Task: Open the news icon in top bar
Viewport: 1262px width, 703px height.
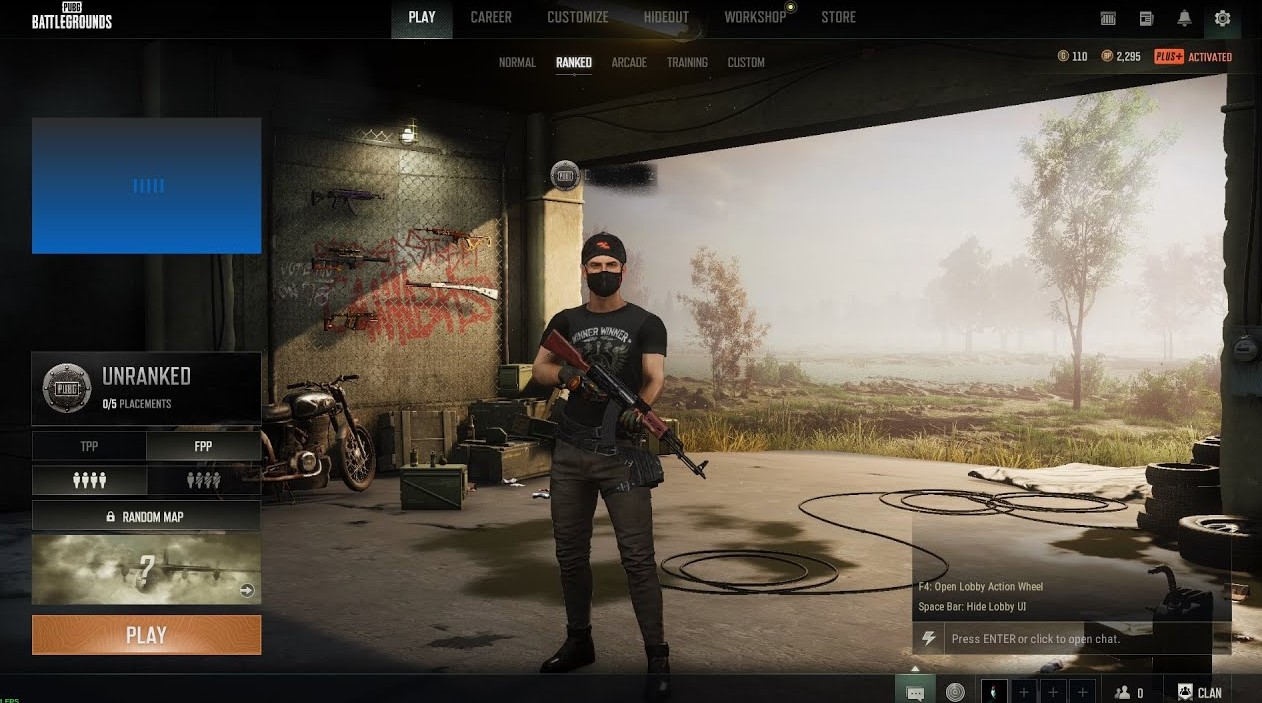Action: [1146, 18]
